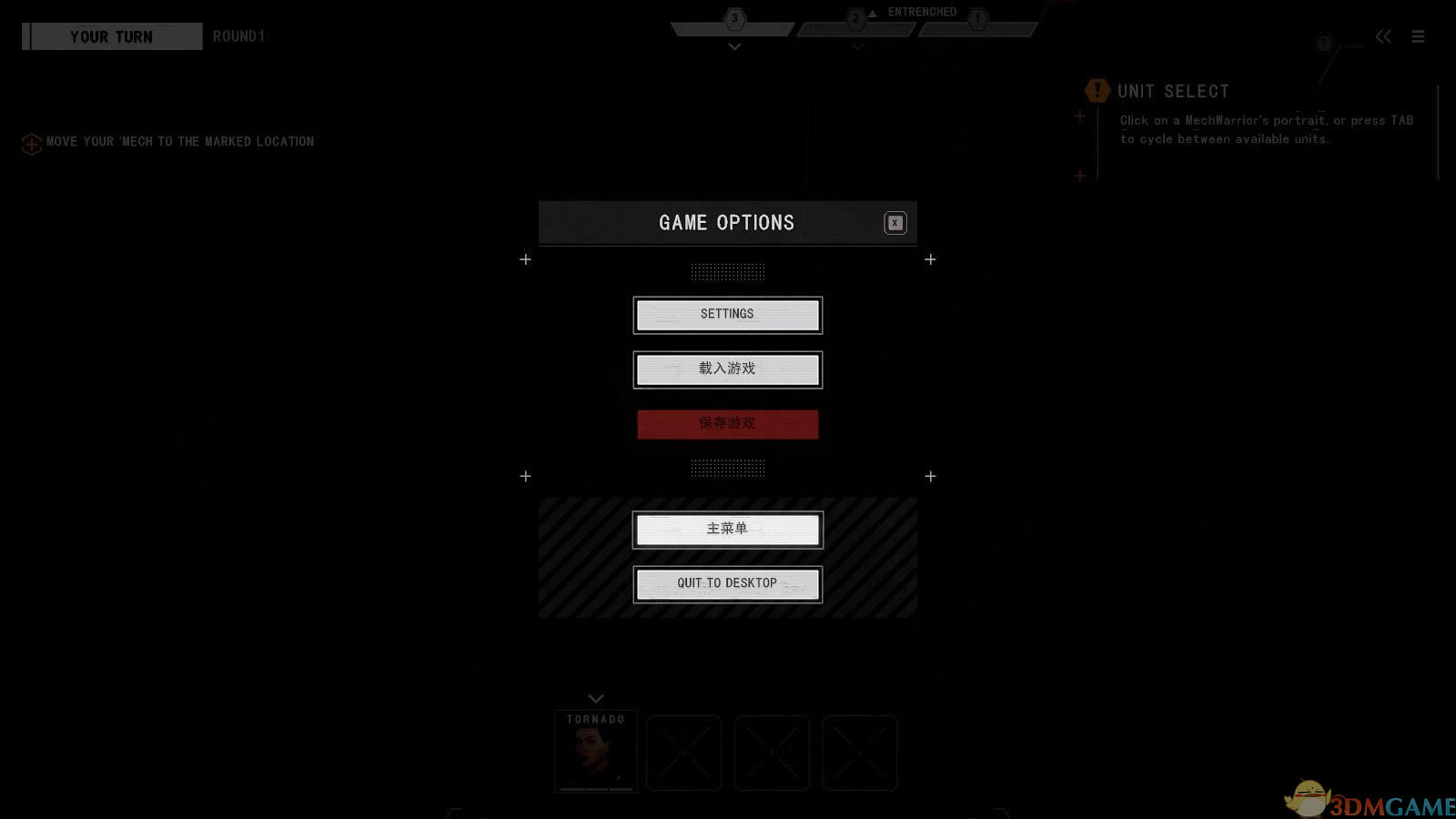Return to main menu via 主菜单
This screenshot has height=819, width=1456.
point(727,530)
